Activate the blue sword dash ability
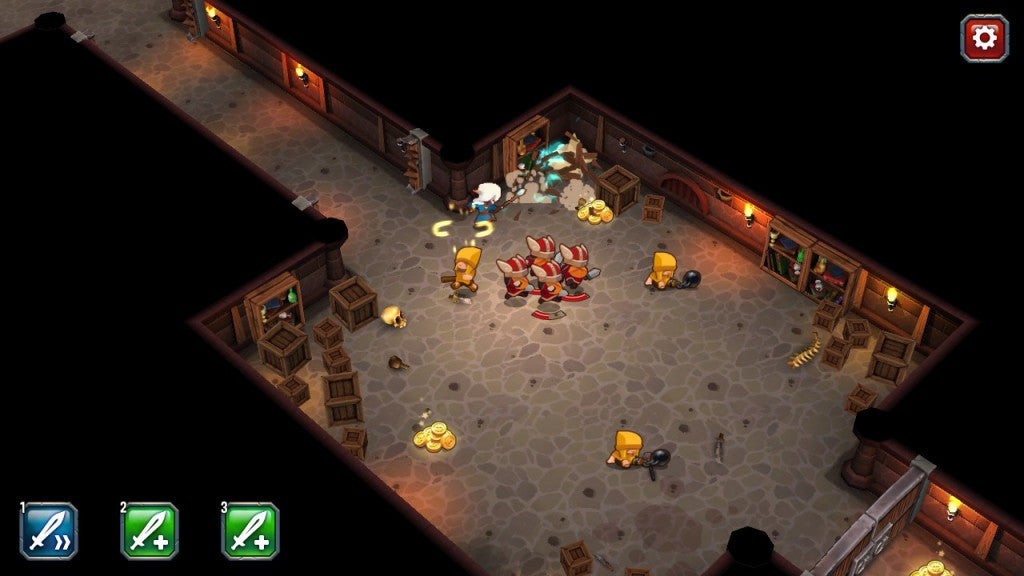 (49, 530)
